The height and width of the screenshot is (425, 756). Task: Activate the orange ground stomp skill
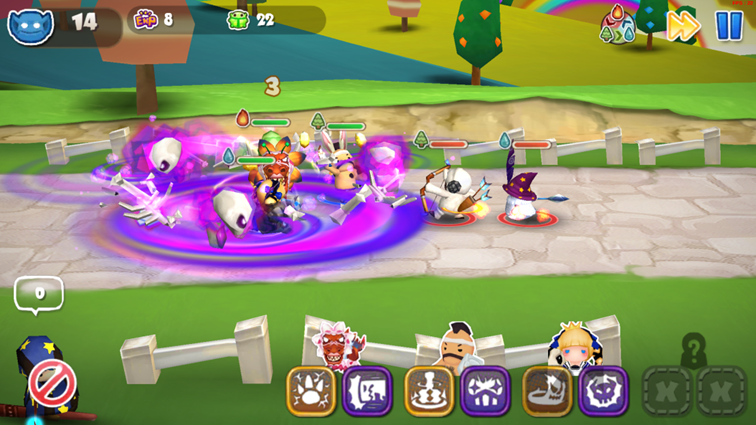click(429, 391)
